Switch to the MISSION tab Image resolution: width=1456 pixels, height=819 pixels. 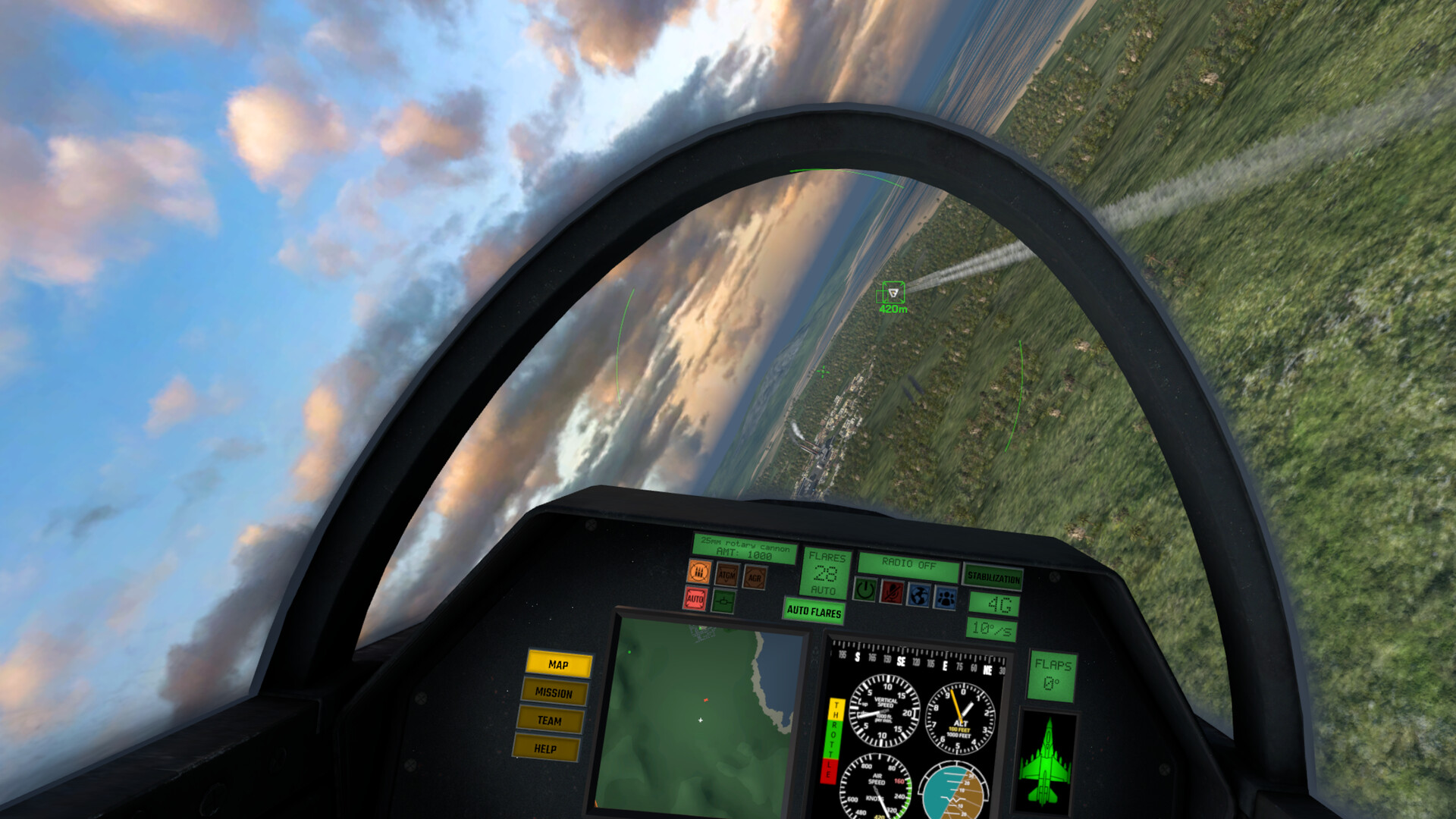[x=553, y=692]
